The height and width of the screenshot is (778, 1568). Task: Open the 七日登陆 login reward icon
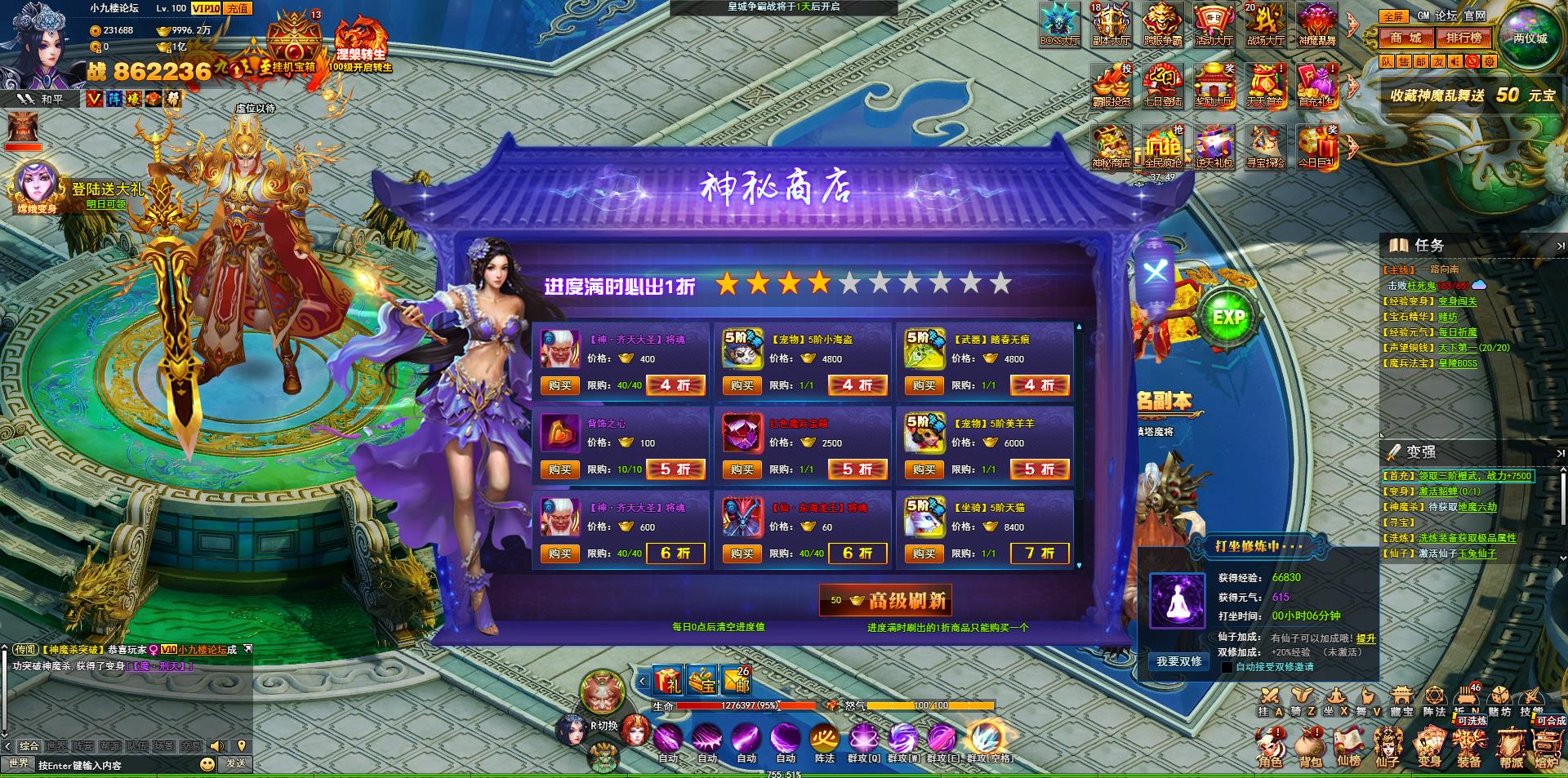pos(1162,86)
